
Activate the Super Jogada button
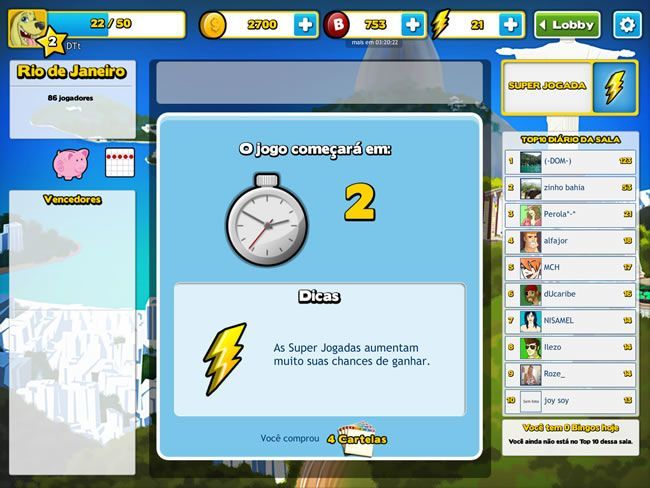tap(569, 86)
